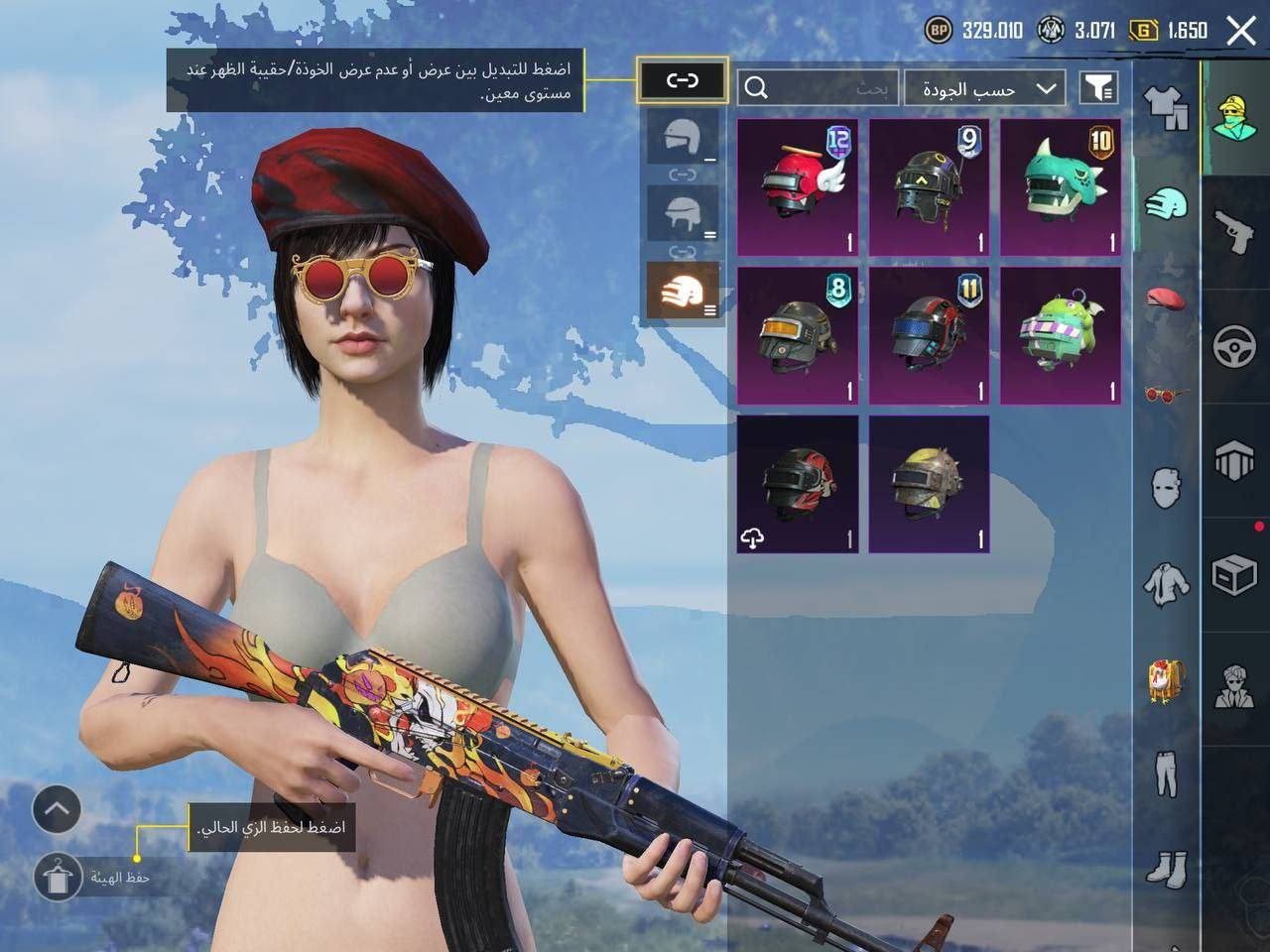Open the vehicle steering wheel tab
Image resolution: width=1270 pixels, height=952 pixels.
[1235, 347]
